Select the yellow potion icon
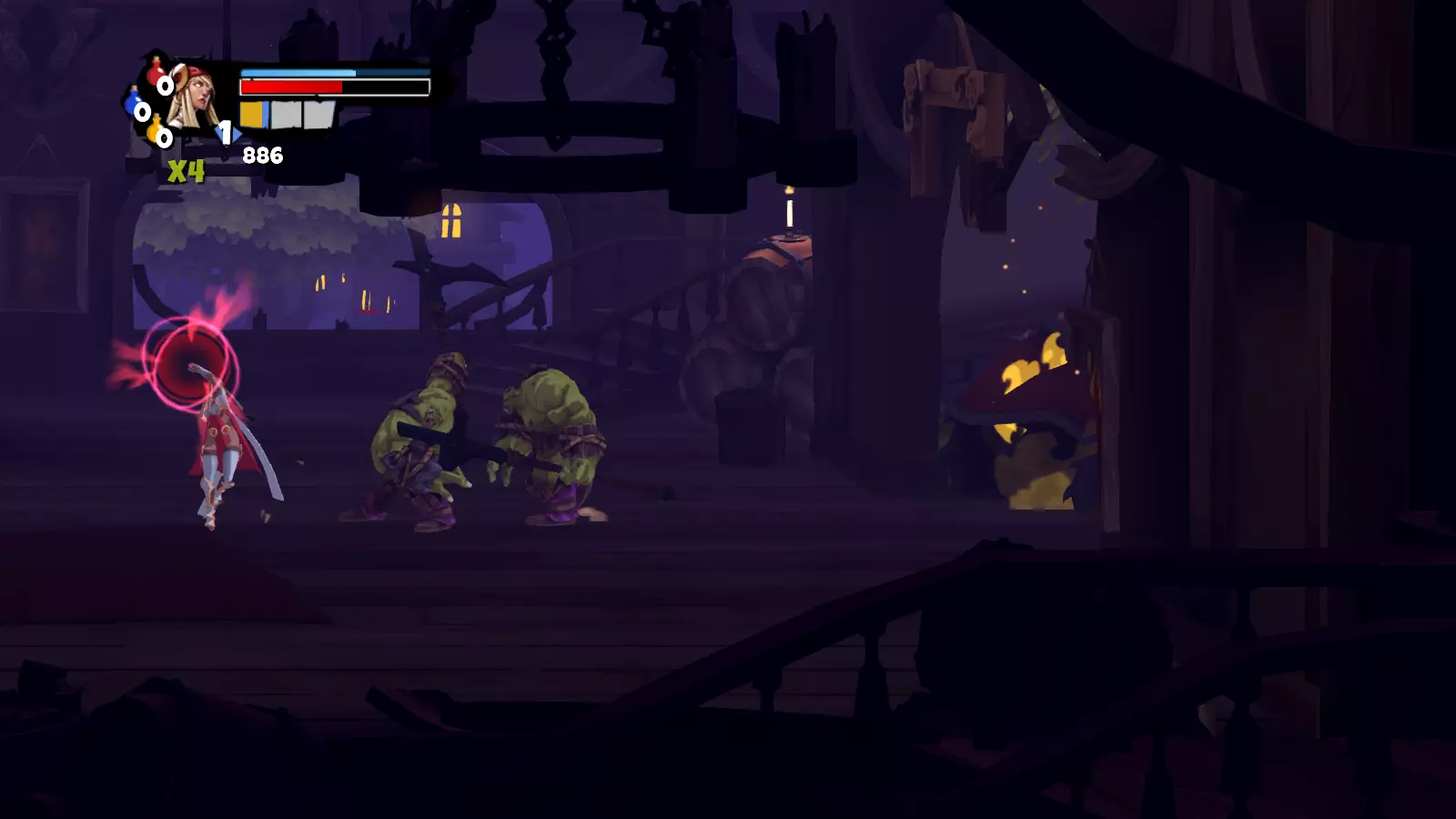Screen dimensions: 1456x819 point(155,130)
